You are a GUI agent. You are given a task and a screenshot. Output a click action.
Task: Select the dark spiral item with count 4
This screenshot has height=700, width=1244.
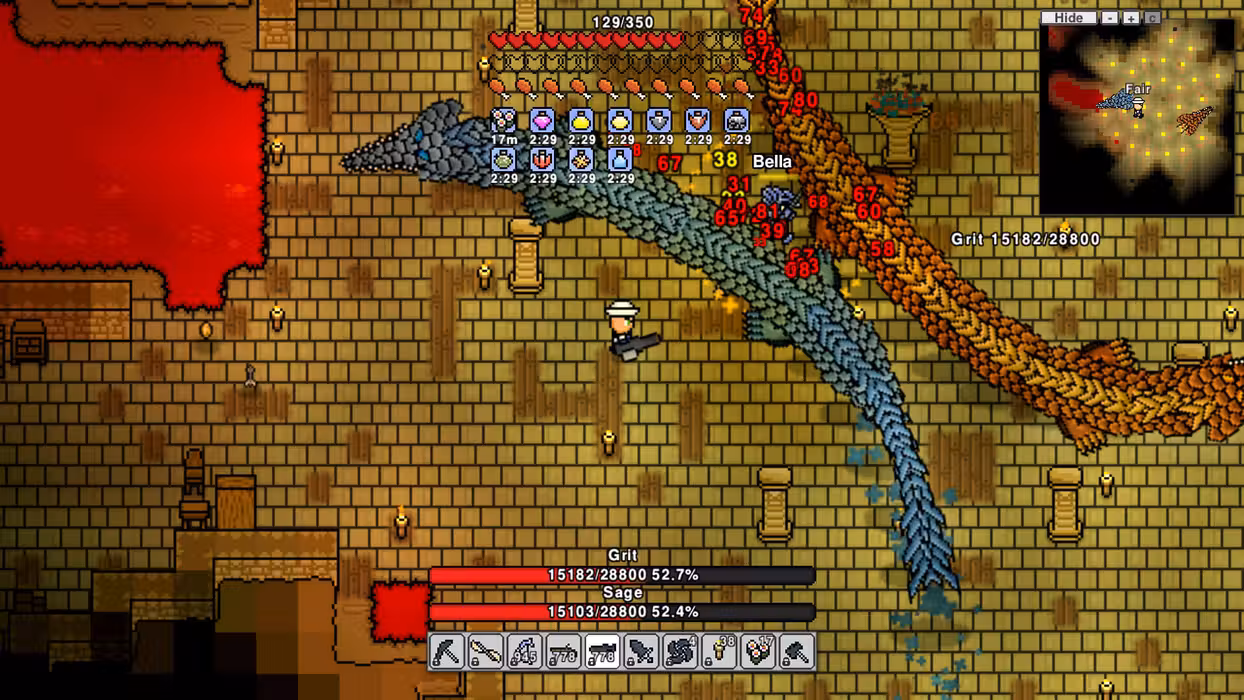point(680,651)
